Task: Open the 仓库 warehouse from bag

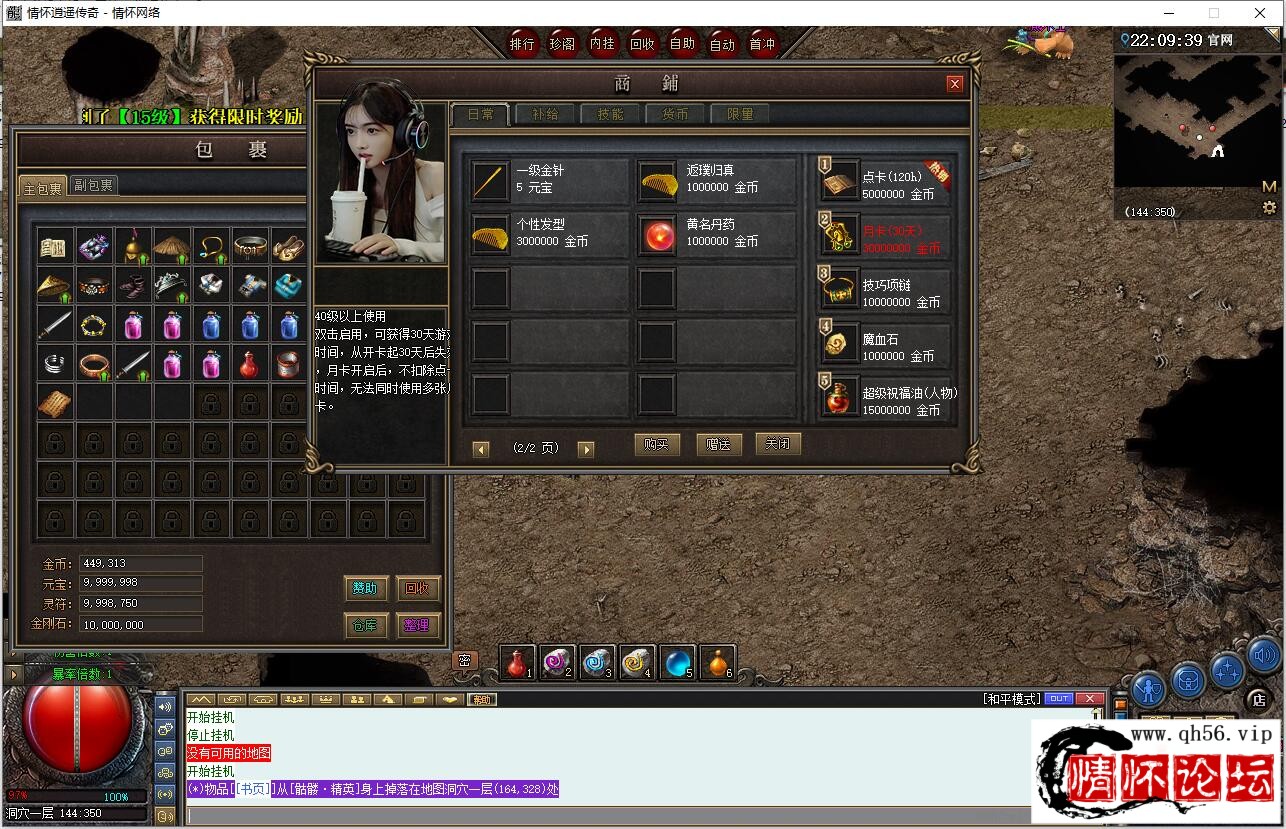Action: pyautogui.click(x=364, y=625)
